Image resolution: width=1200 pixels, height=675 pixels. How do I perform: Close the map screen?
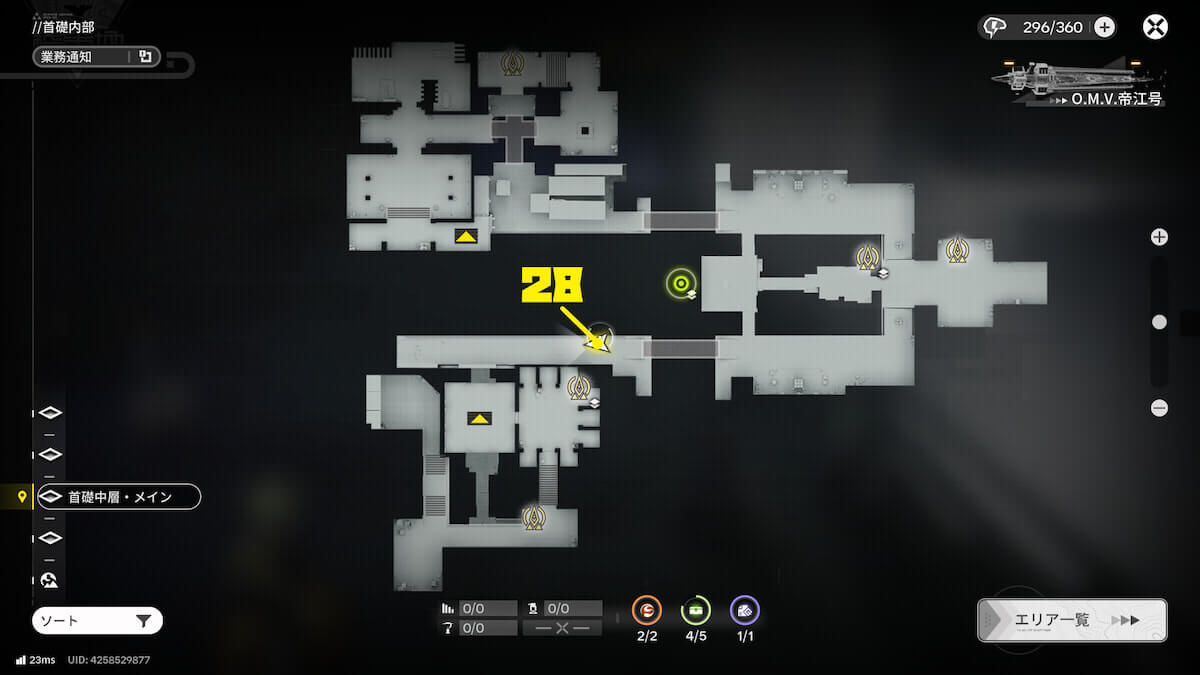click(x=1155, y=27)
